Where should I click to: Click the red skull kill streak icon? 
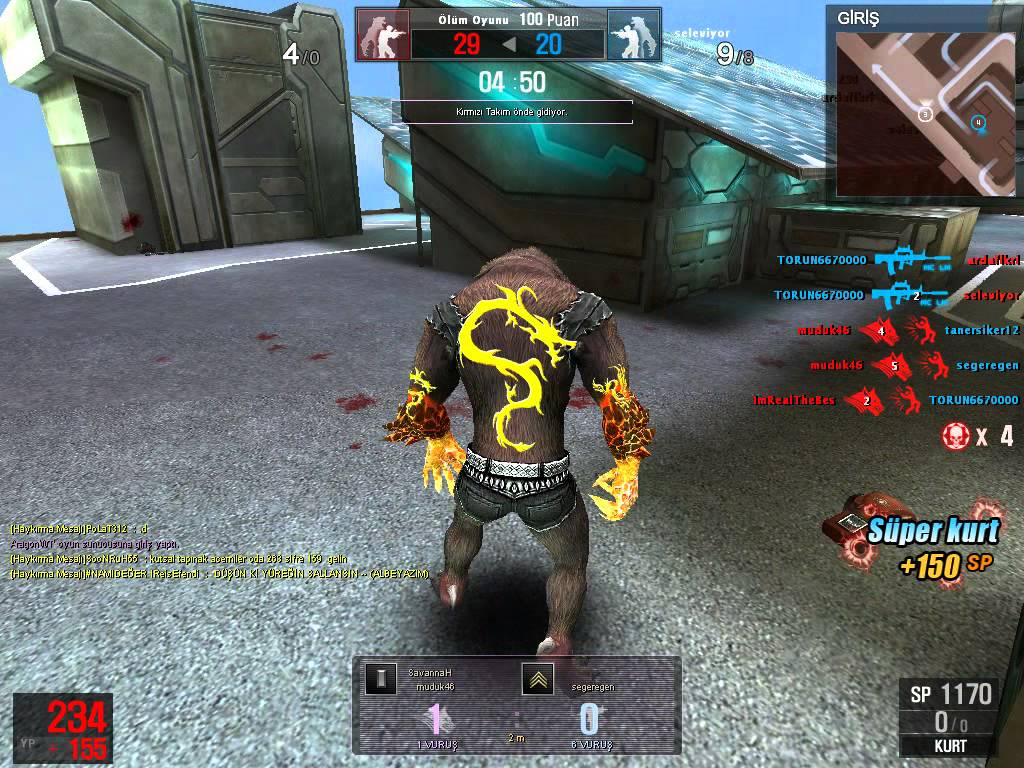pos(955,435)
